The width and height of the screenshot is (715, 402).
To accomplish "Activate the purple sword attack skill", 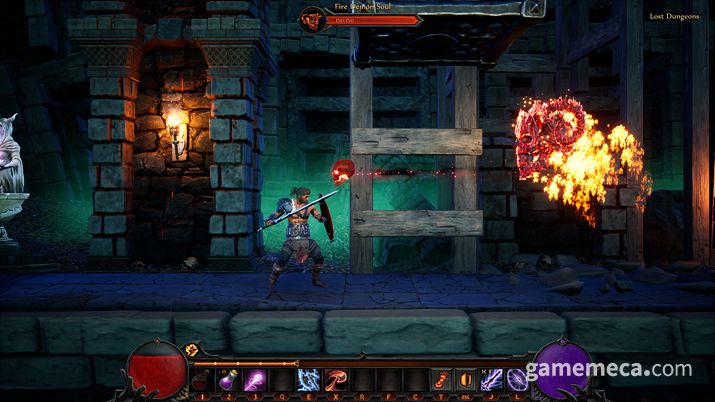I will coord(492,380).
